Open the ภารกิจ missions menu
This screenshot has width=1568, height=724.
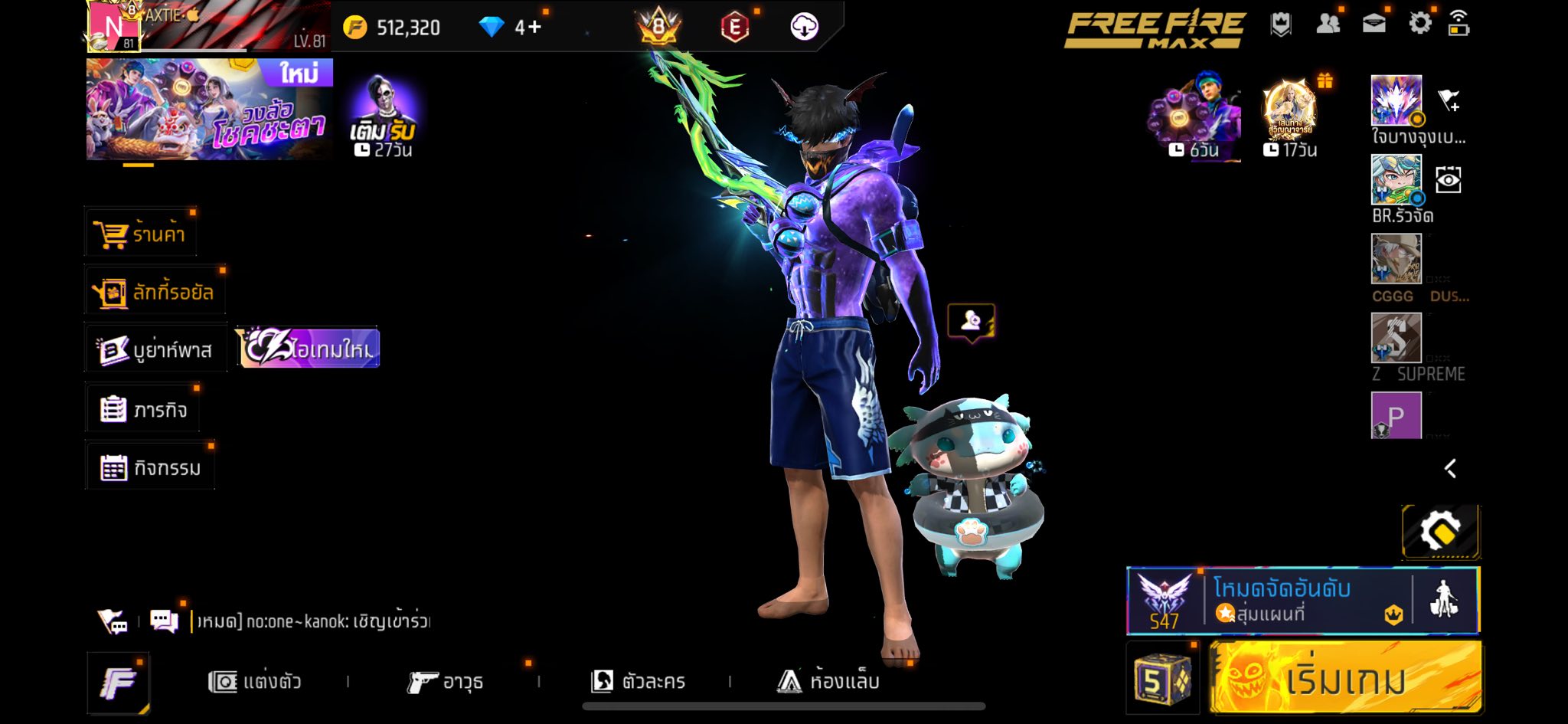[144, 410]
